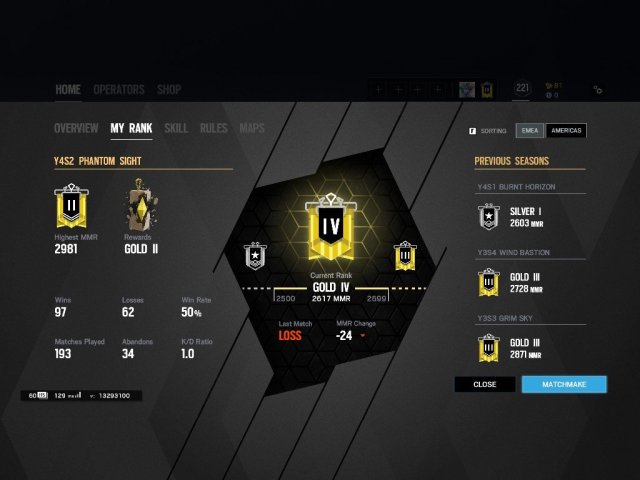Select the EMEA region

[529, 130]
